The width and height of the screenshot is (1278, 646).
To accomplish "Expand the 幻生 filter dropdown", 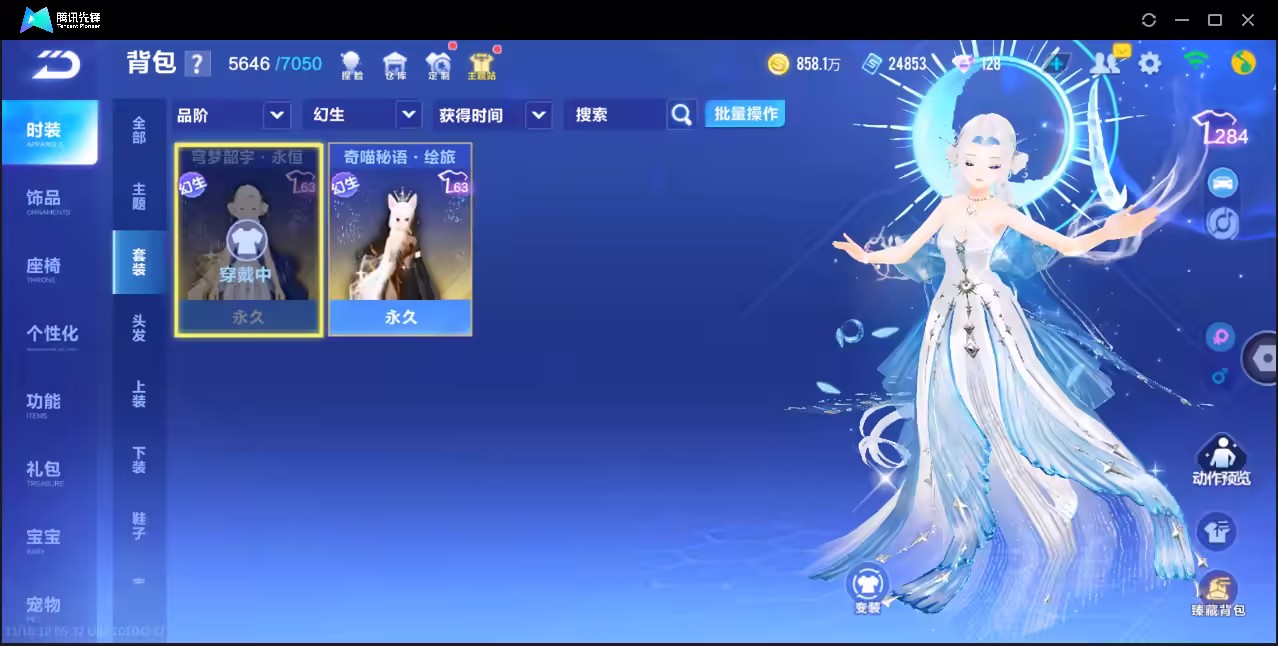I will (x=361, y=115).
